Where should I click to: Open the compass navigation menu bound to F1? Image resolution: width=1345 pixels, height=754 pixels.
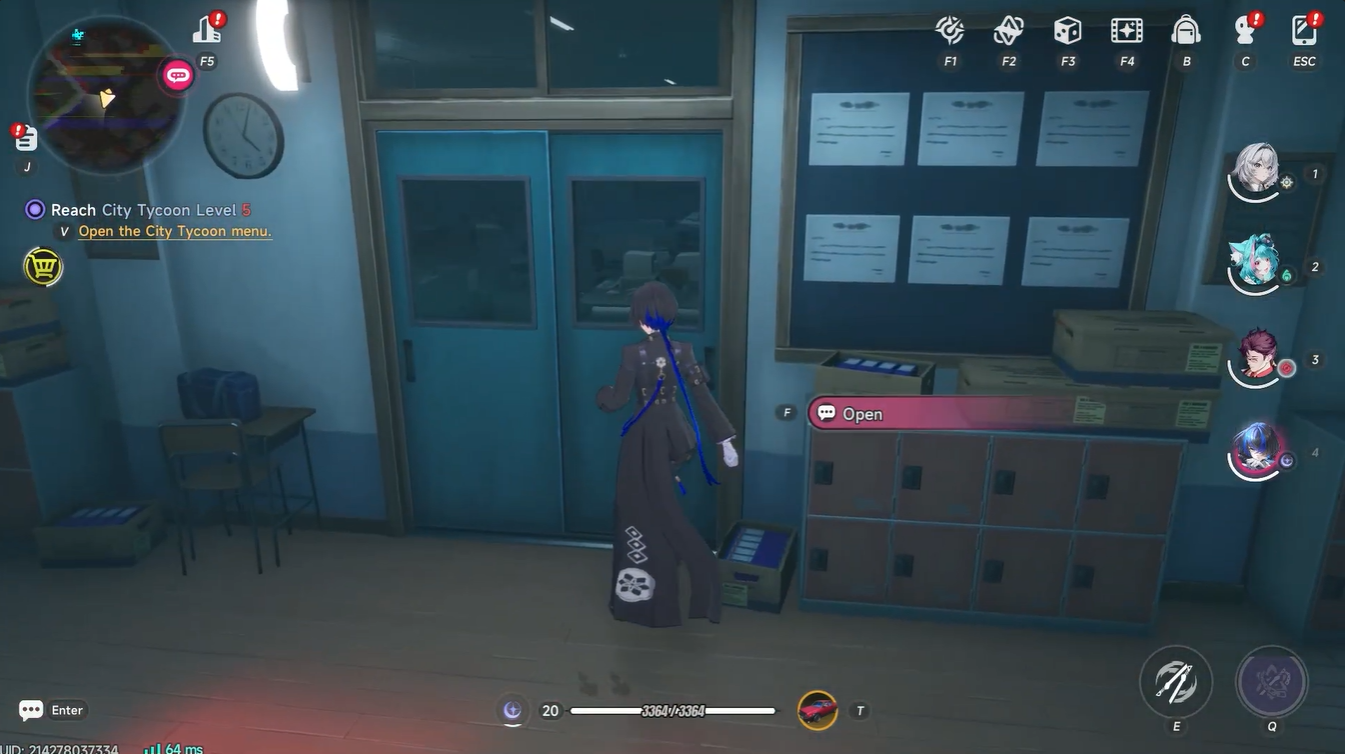point(948,31)
